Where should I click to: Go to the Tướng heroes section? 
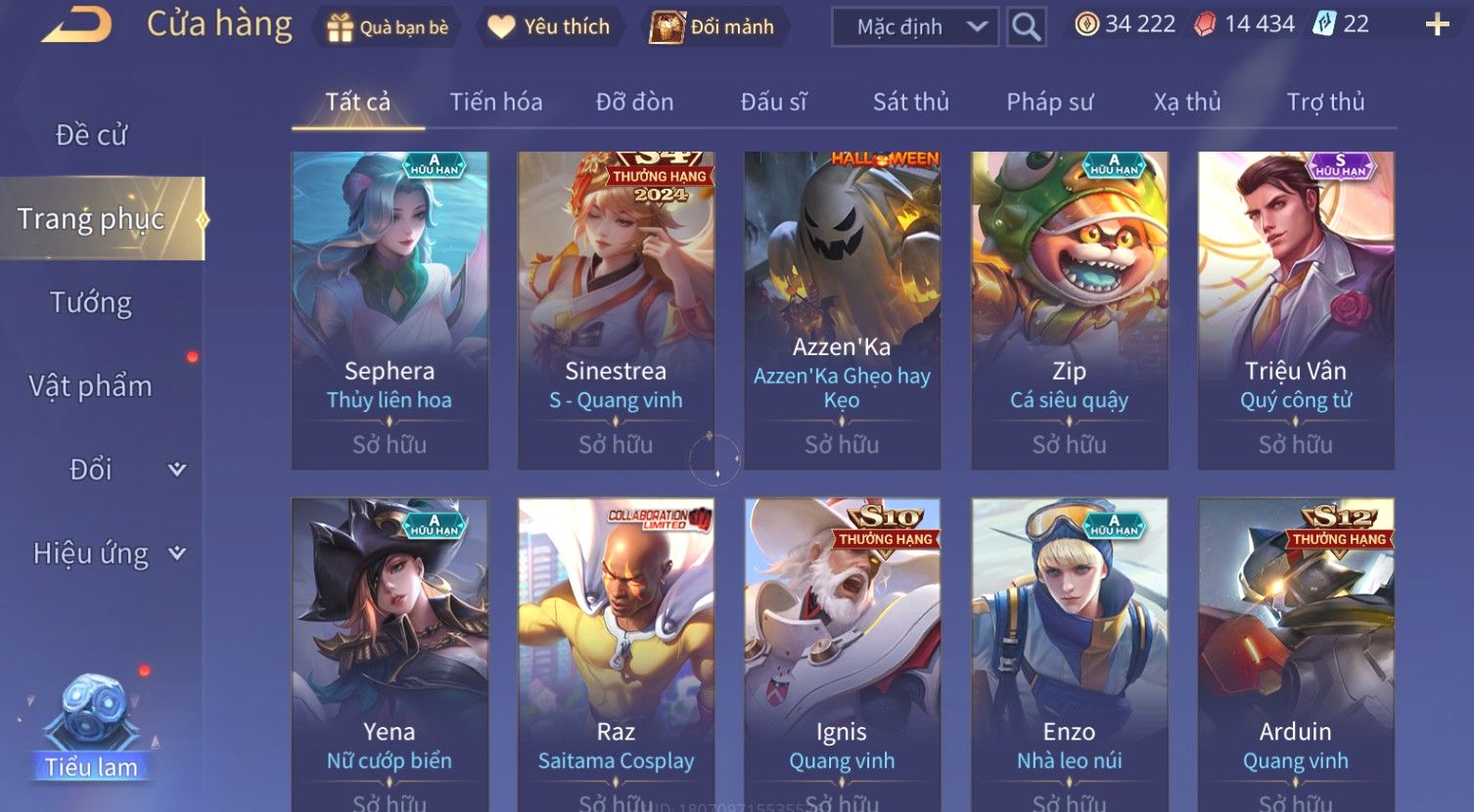click(91, 302)
